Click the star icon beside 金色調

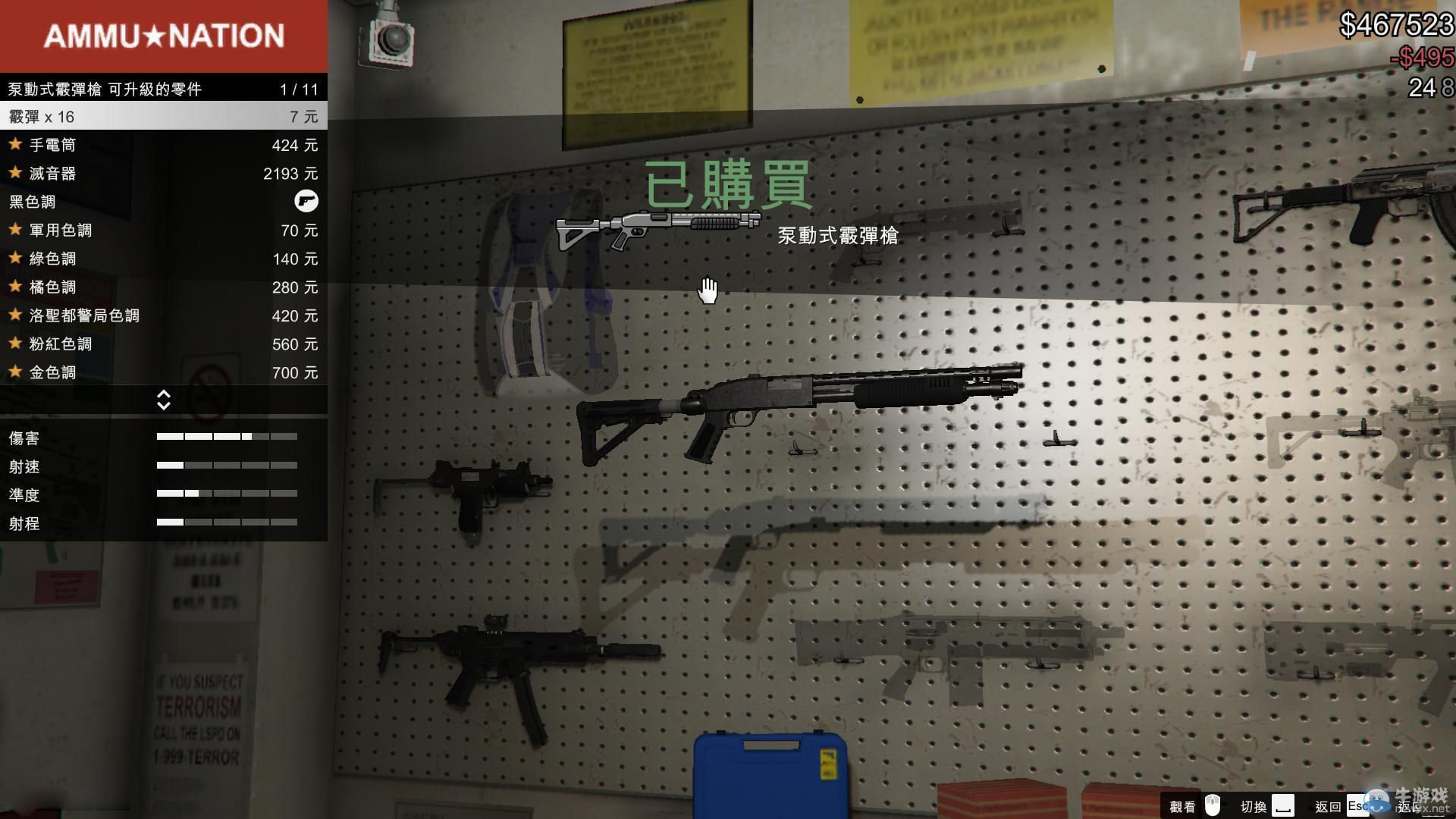15,372
